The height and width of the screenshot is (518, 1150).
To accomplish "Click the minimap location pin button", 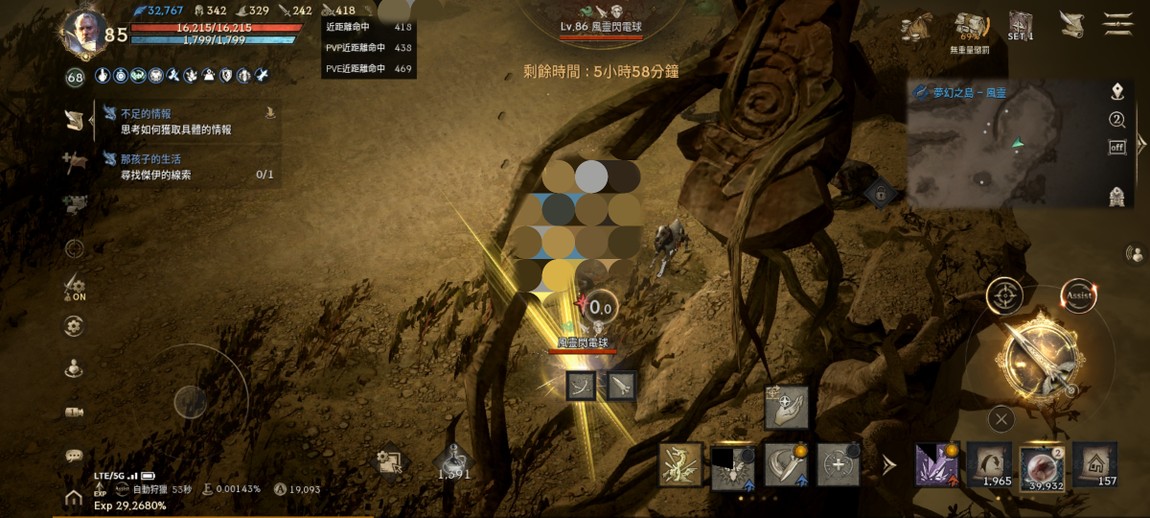I will [1117, 92].
